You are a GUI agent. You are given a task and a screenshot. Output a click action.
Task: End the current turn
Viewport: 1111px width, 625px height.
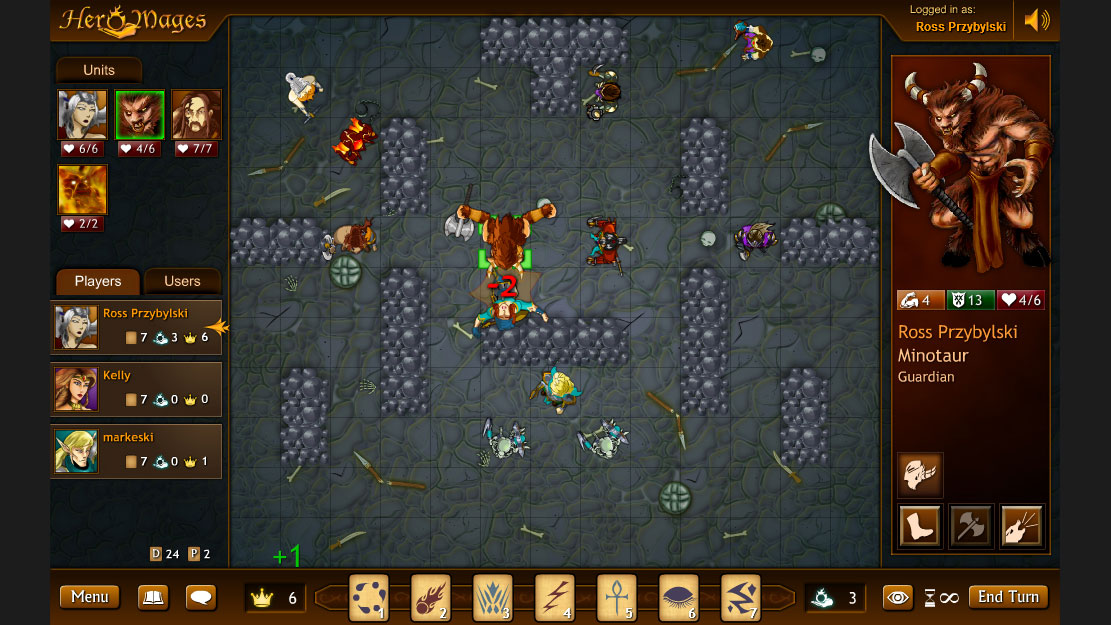coord(1008,597)
